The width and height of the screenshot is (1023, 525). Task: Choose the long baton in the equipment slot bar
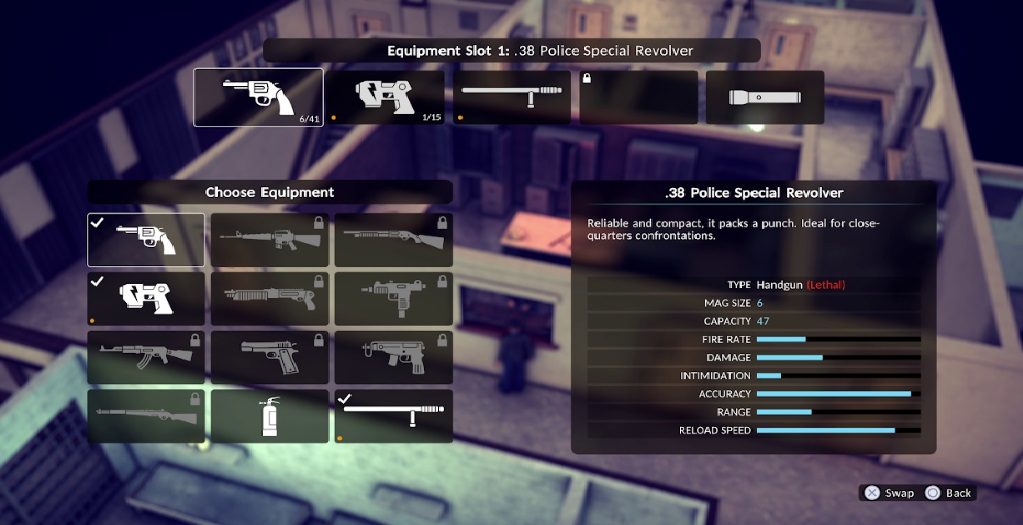(x=512, y=97)
